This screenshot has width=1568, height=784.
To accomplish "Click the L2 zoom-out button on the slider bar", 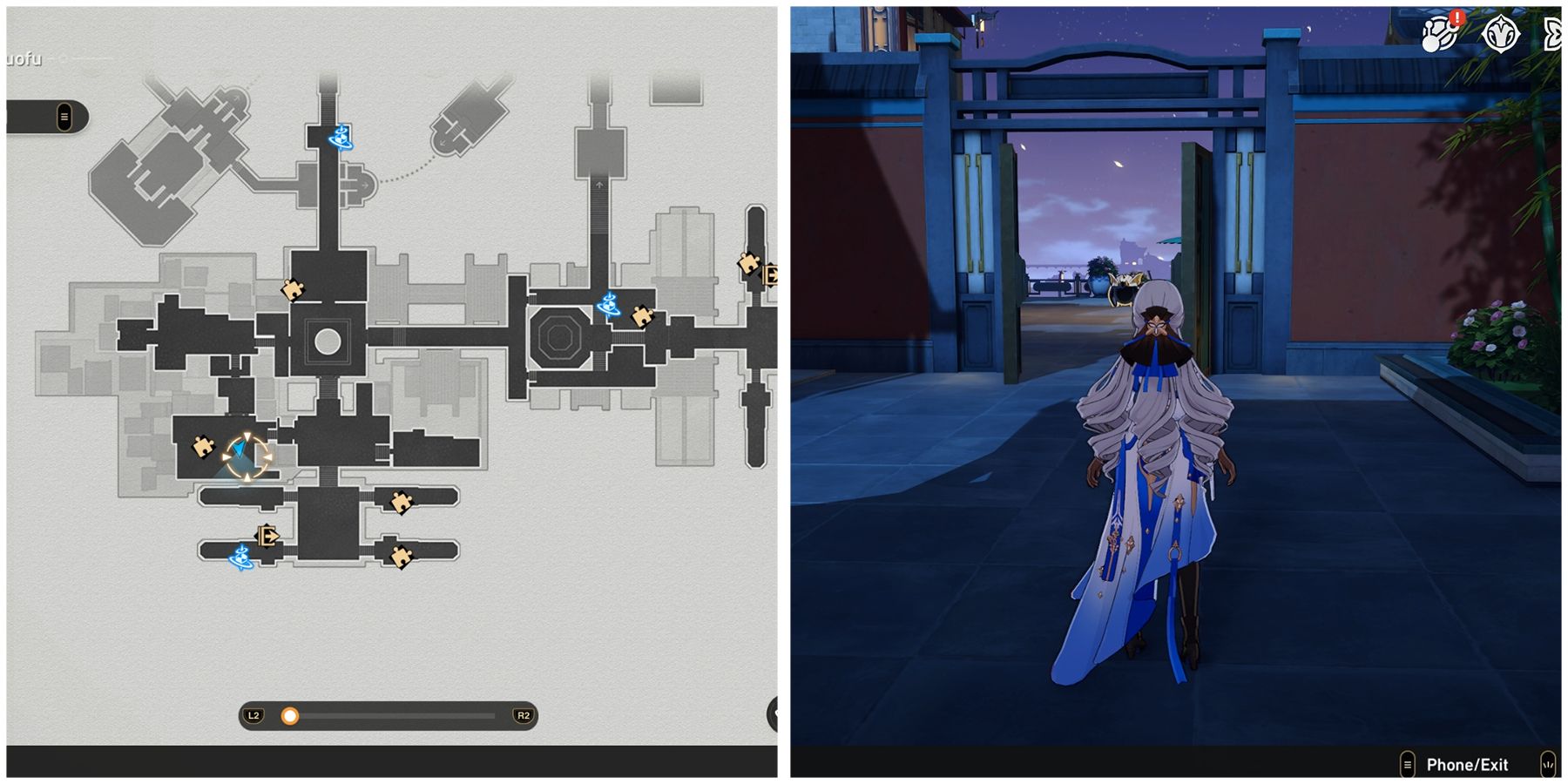I will point(253,716).
